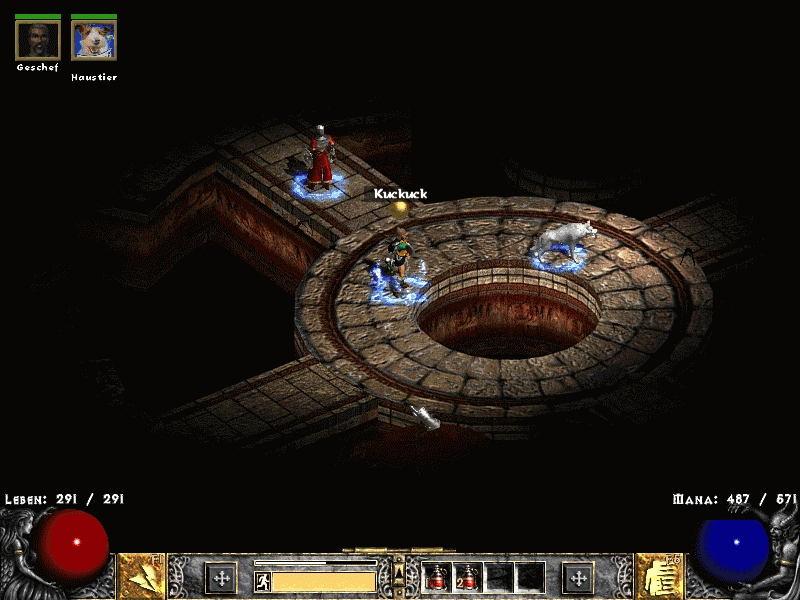Select the Haustier pet portrait
Screen dimensions: 800x600
[94, 40]
